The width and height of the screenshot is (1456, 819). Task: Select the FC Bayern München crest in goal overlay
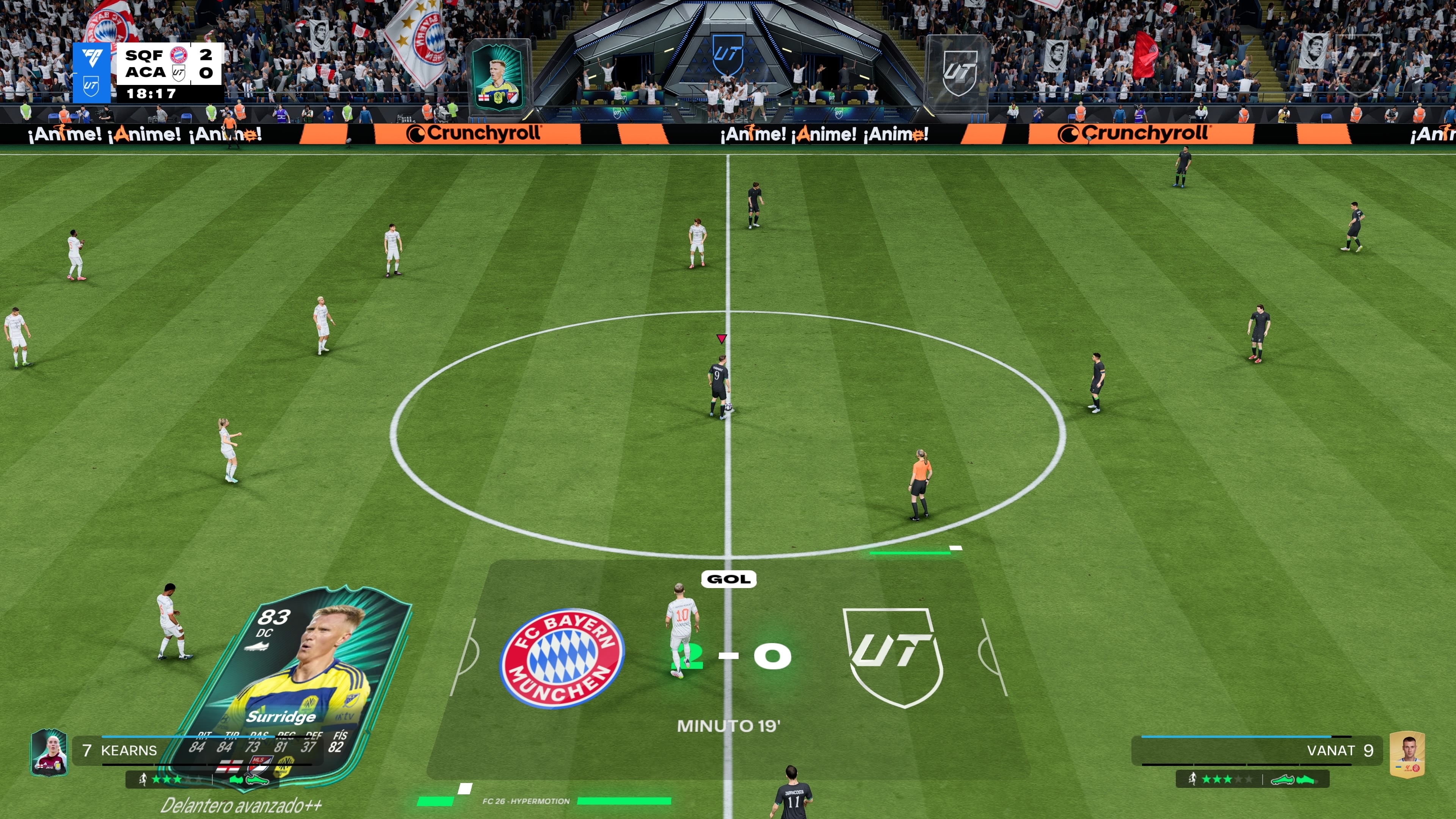coord(562,658)
